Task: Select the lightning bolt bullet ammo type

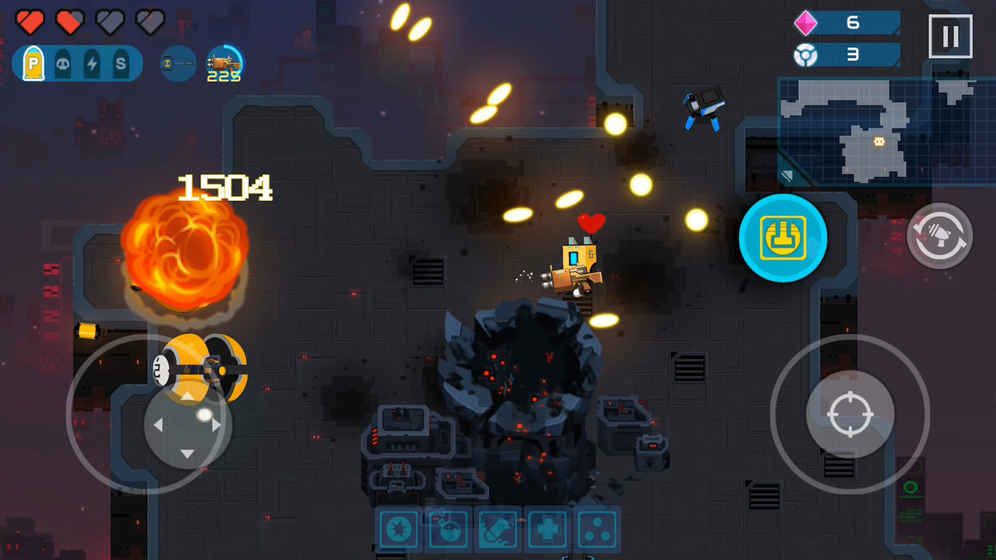Action: coord(92,63)
